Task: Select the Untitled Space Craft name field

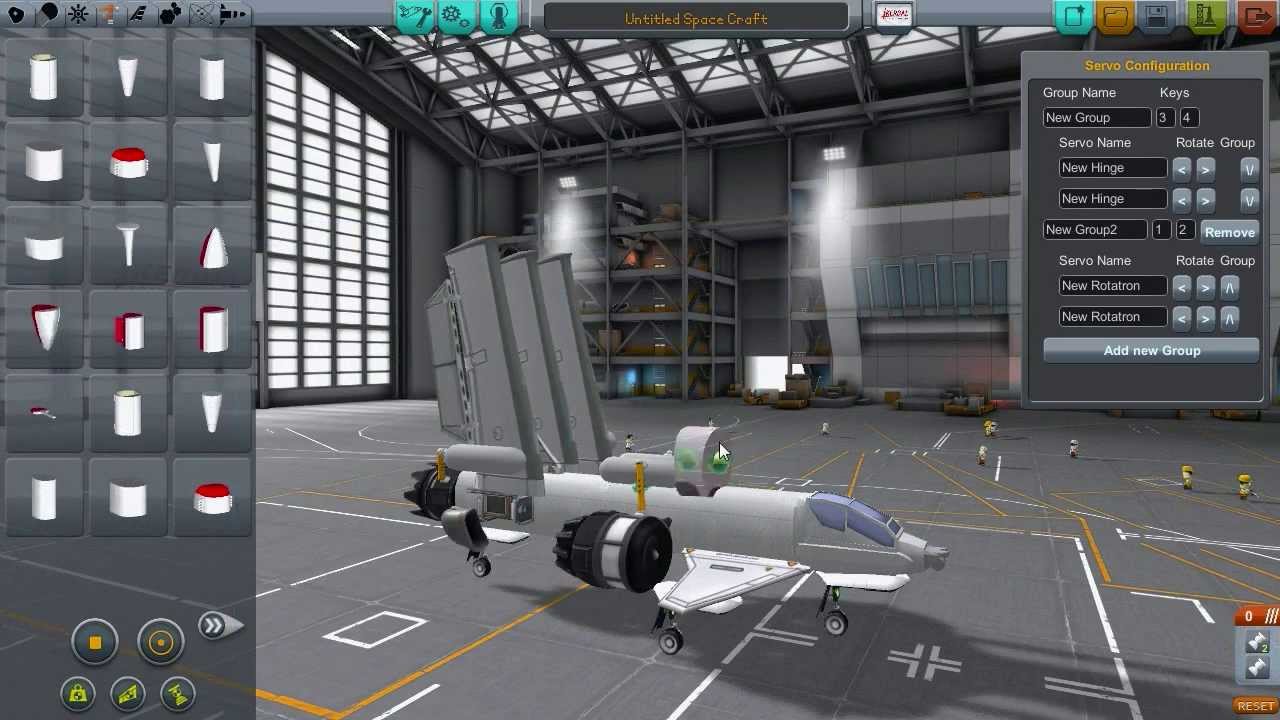Action: (696, 18)
